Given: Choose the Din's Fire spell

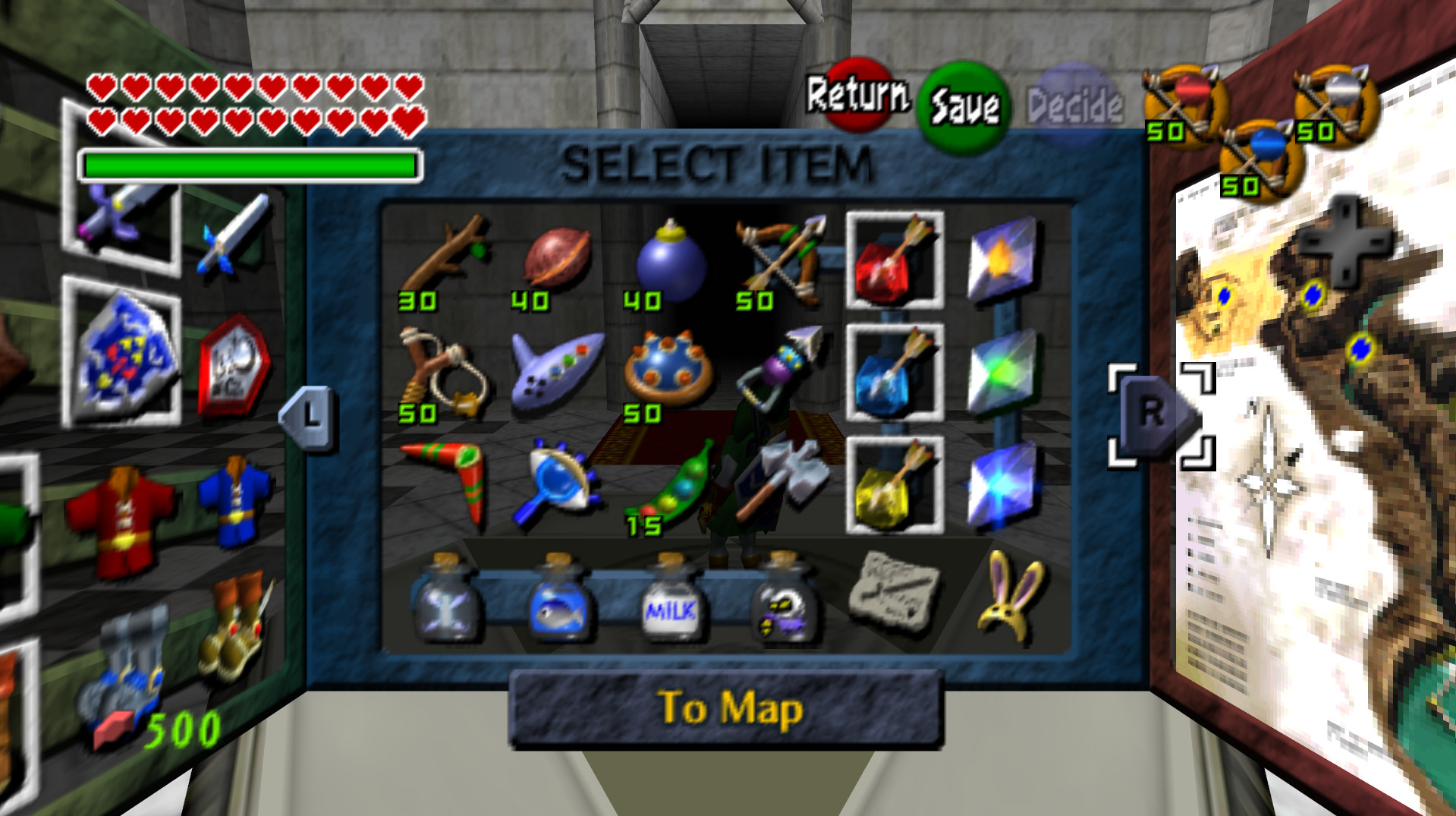Looking at the screenshot, I should (x=1002, y=258).
